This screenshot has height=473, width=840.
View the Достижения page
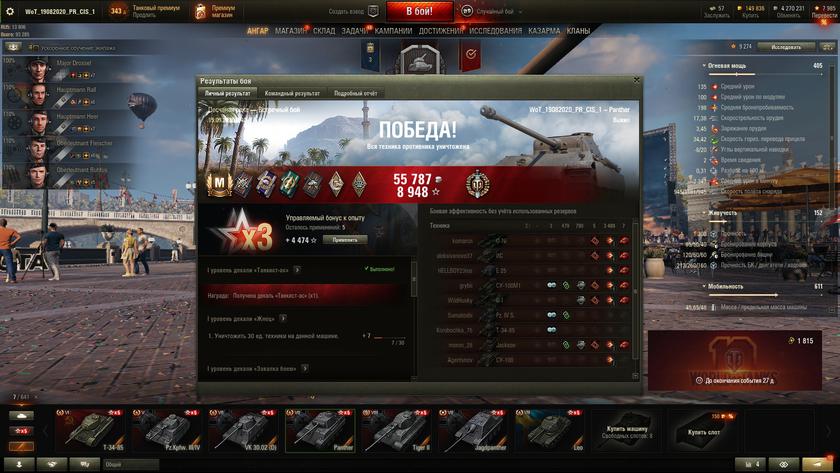(441, 31)
